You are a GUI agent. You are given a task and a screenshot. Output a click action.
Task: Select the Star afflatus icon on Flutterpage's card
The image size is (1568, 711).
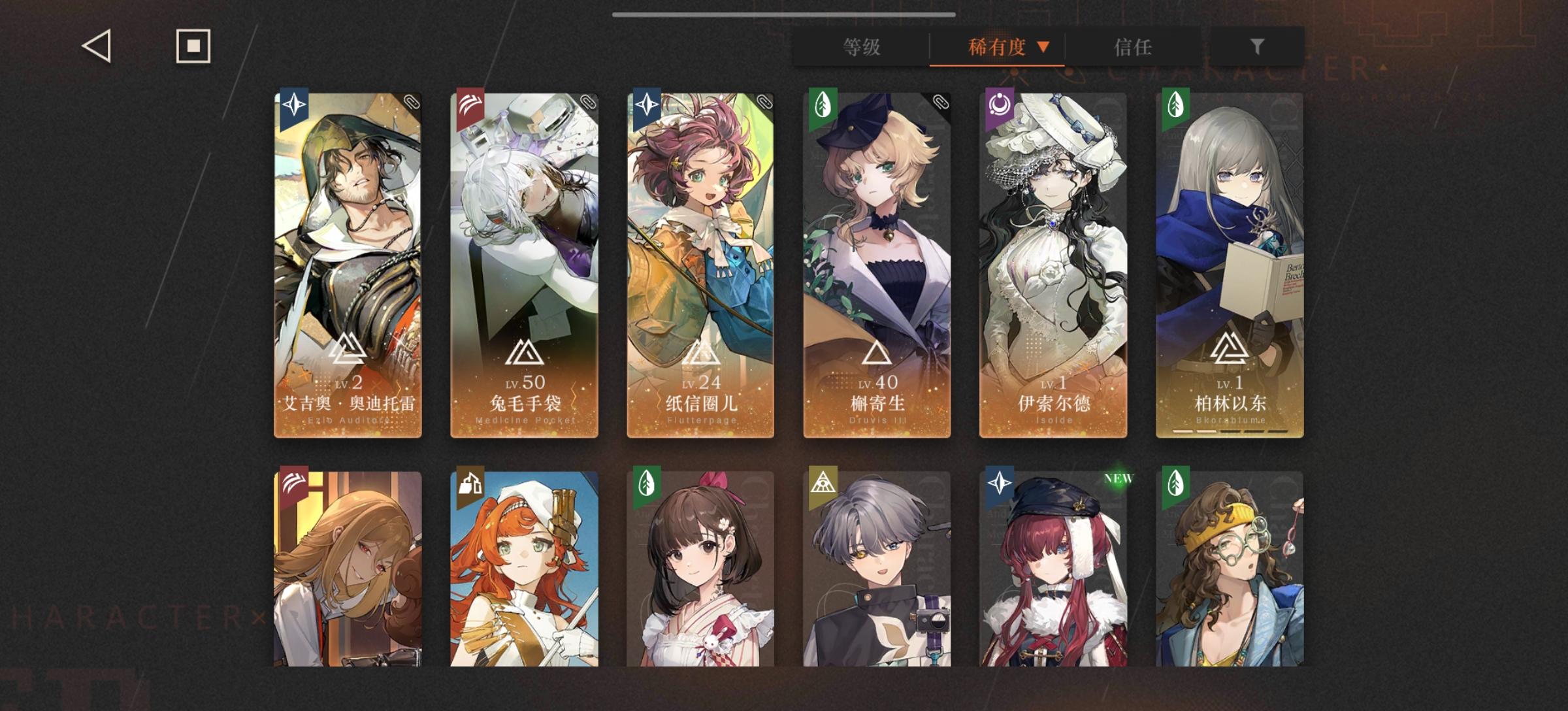[x=647, y=105]
